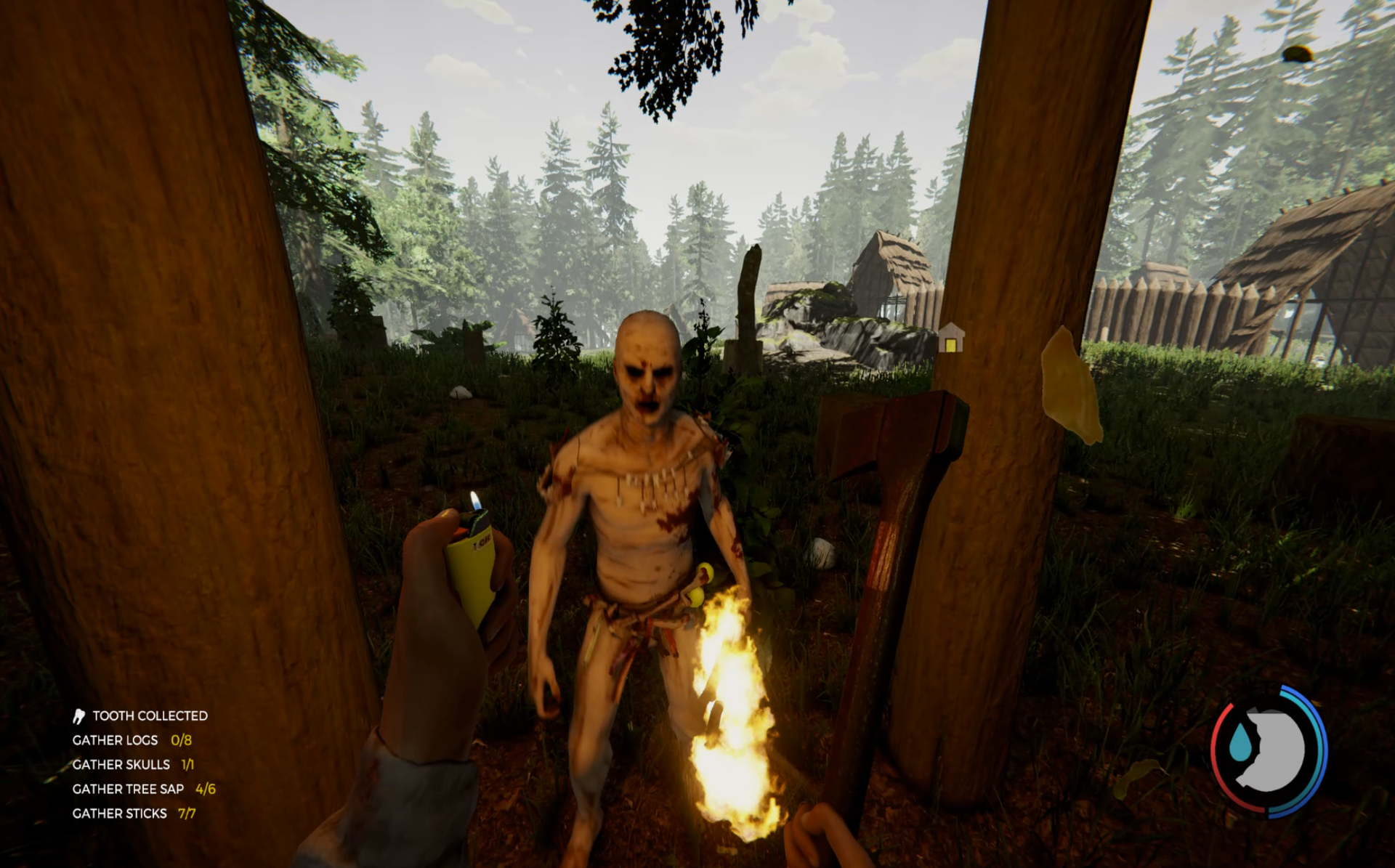Select the Gather Logs objective
Screen dimensions: 1395x868
coord(132,740)
